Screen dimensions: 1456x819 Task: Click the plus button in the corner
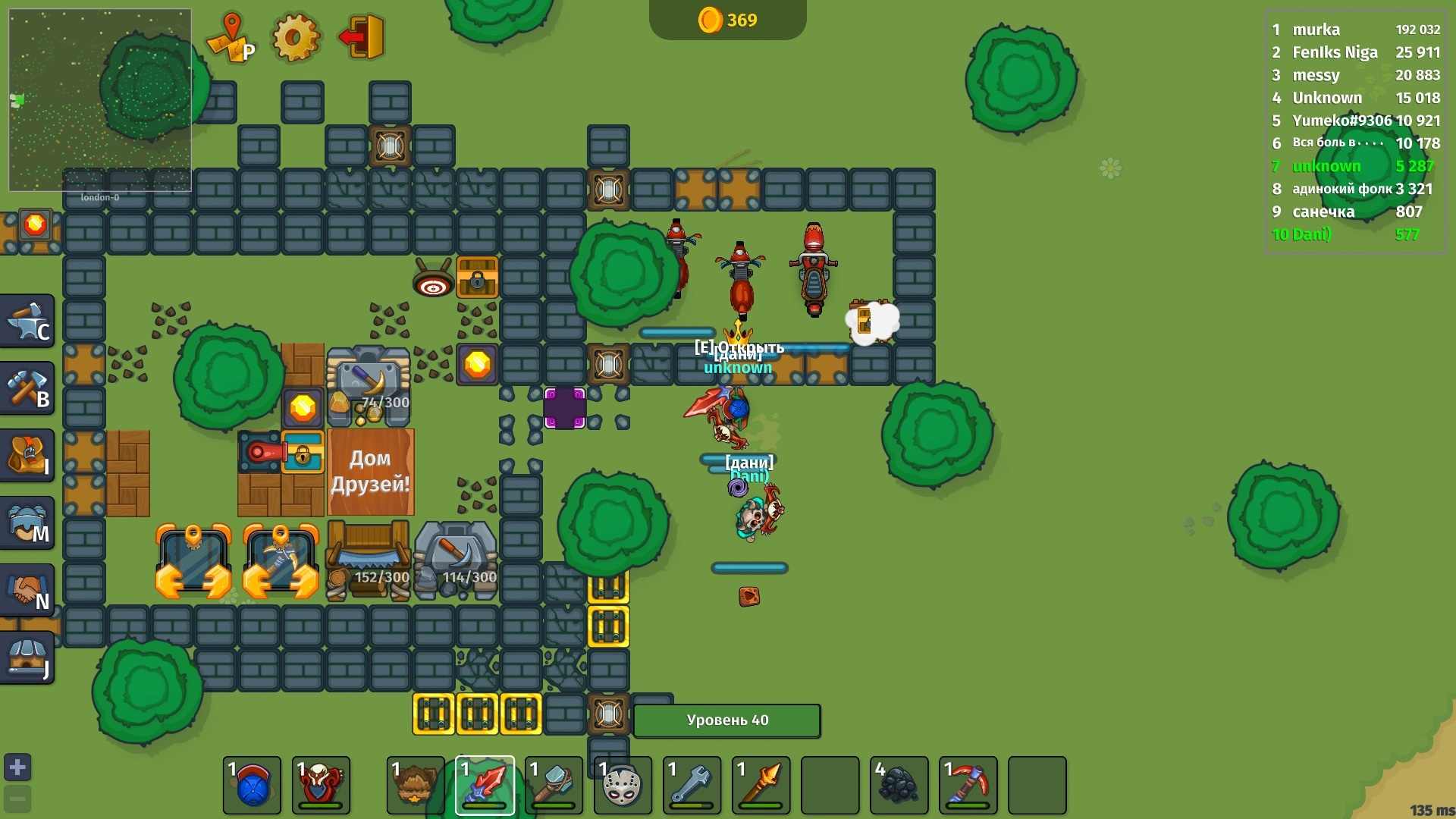(x=17, y=767)
